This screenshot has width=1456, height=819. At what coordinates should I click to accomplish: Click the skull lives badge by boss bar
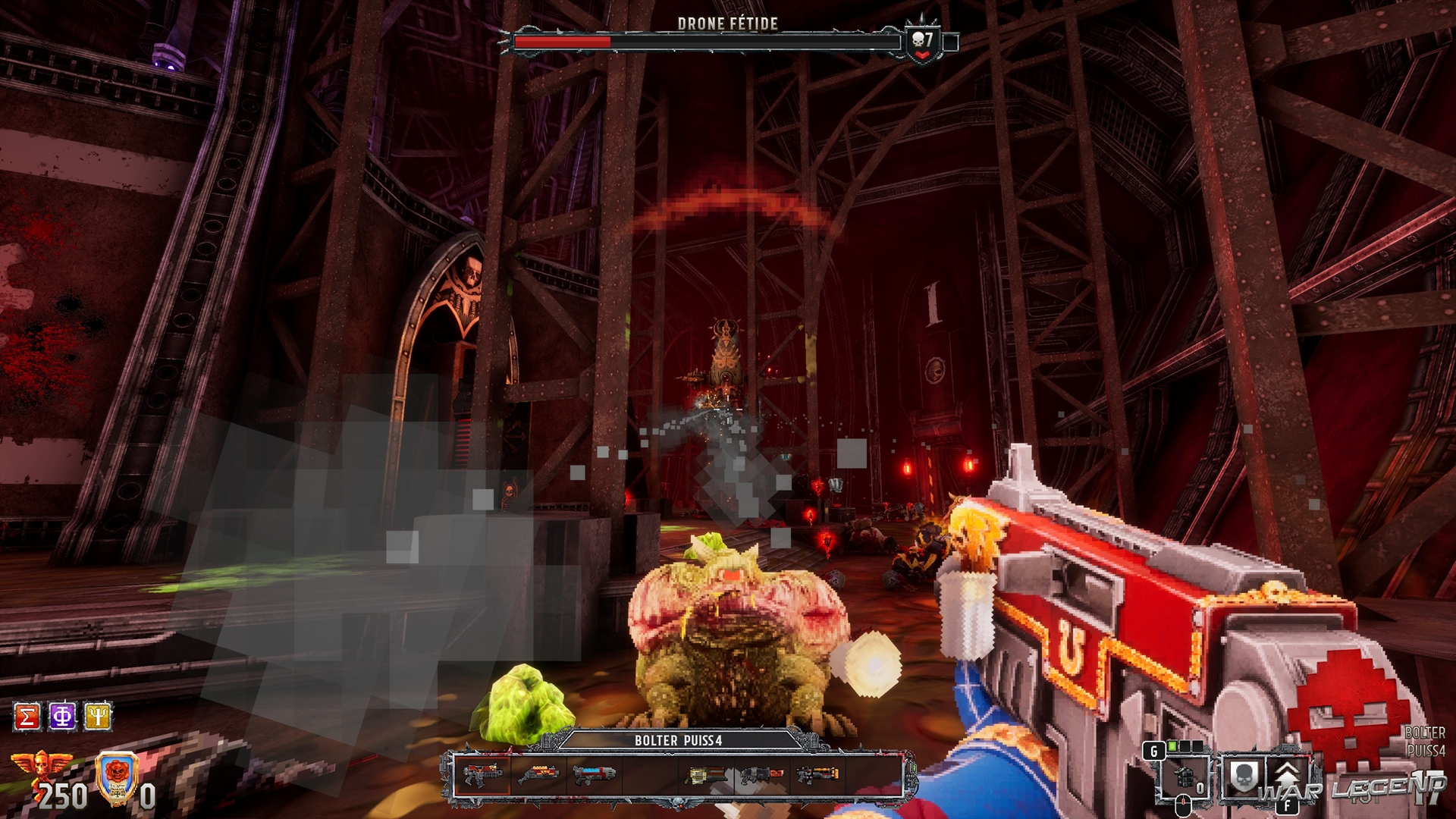click(x=923, y=43)
